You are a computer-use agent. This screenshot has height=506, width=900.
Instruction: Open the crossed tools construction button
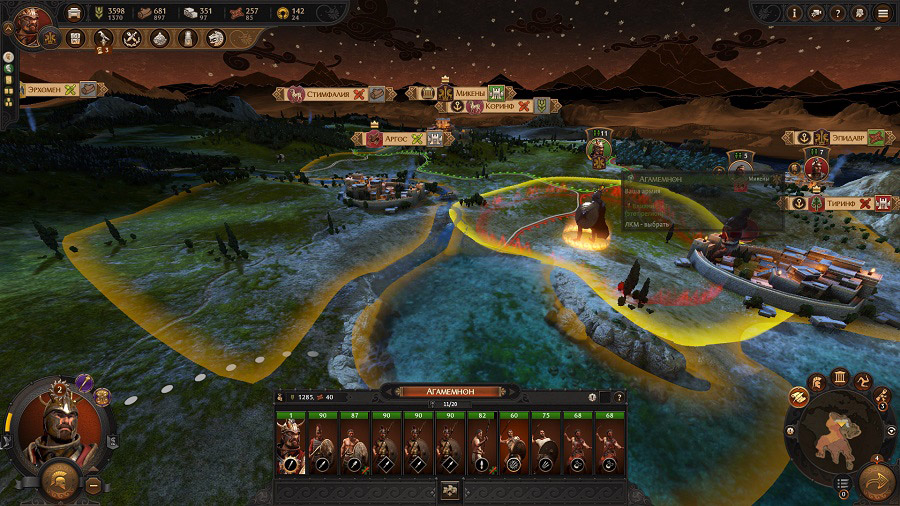point(131,38)
